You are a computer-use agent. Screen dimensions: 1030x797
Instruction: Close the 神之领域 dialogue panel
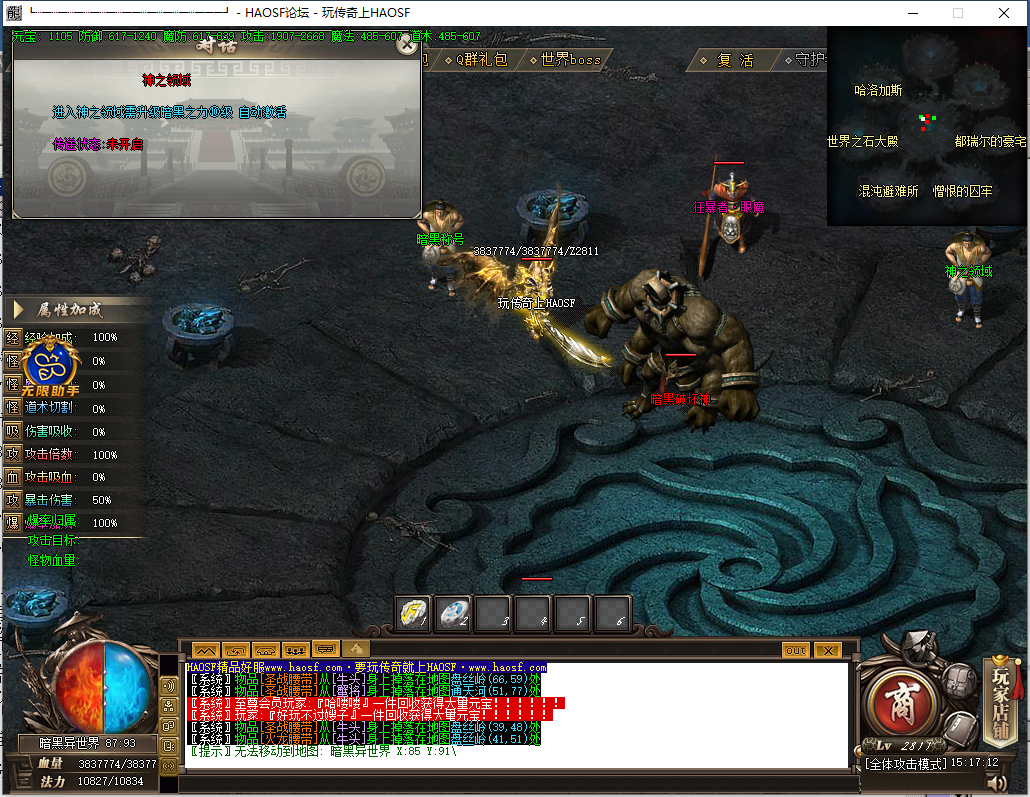[x=405, y=44]
